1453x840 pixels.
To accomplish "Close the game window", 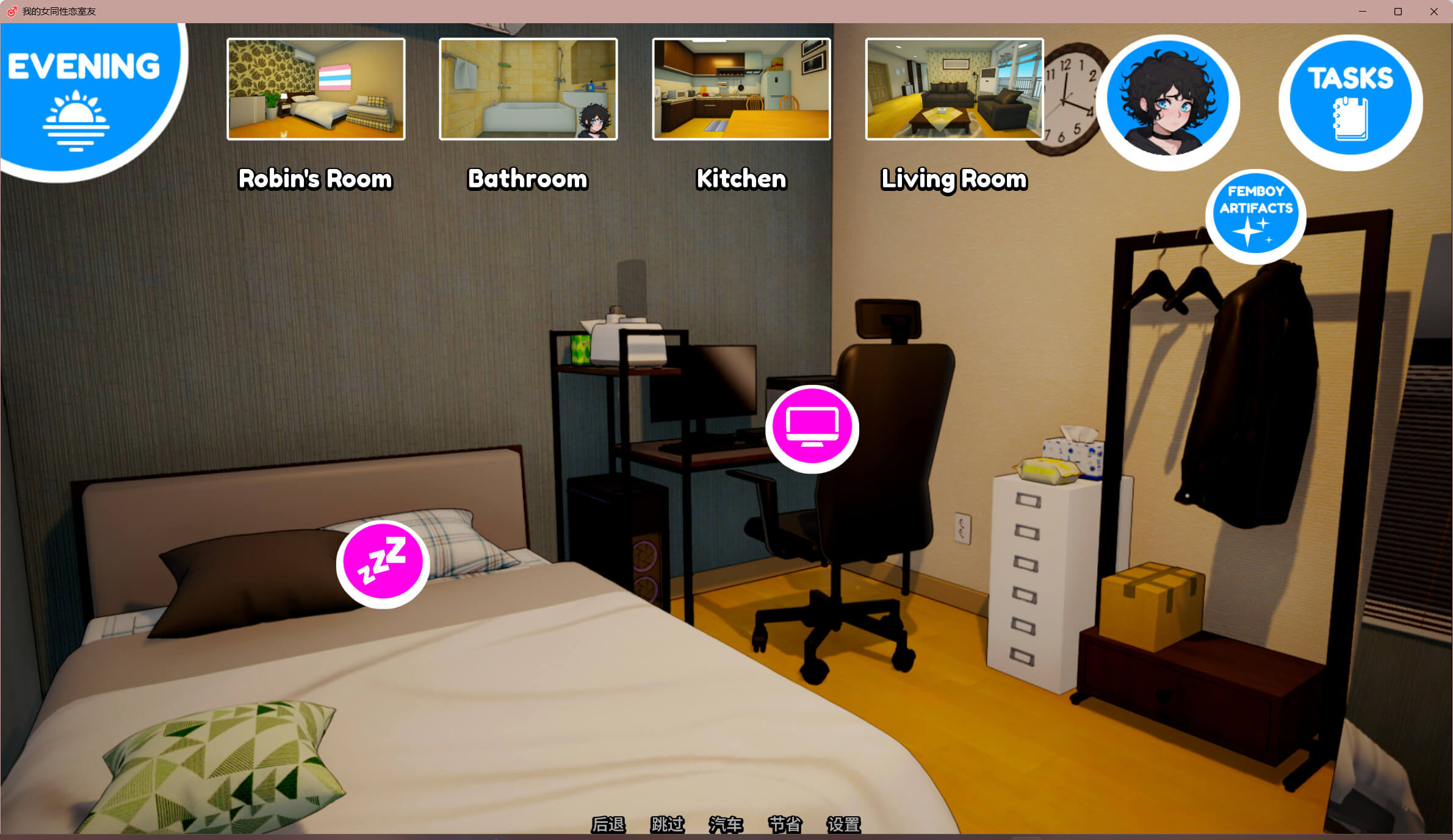I will (x=1433, y=12).
